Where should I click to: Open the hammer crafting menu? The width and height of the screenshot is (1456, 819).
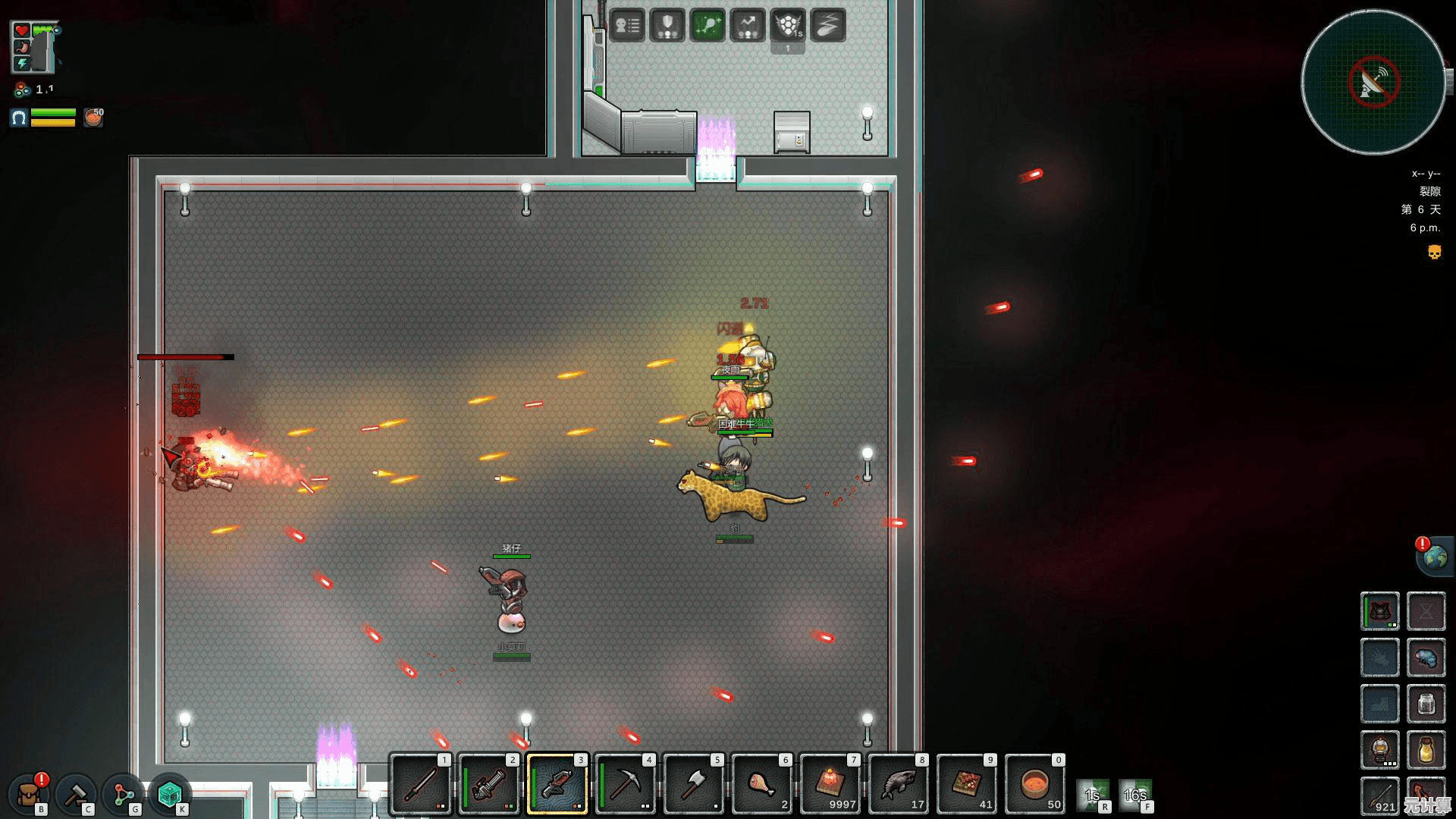tap(76, 794)
